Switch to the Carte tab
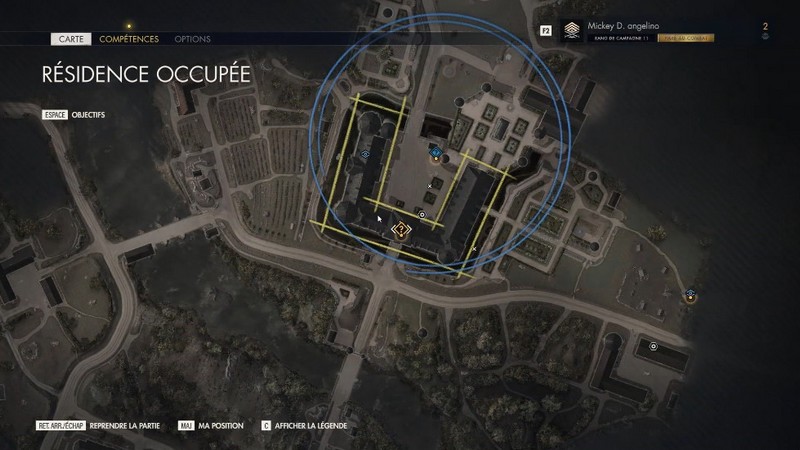 coord(68,39)
